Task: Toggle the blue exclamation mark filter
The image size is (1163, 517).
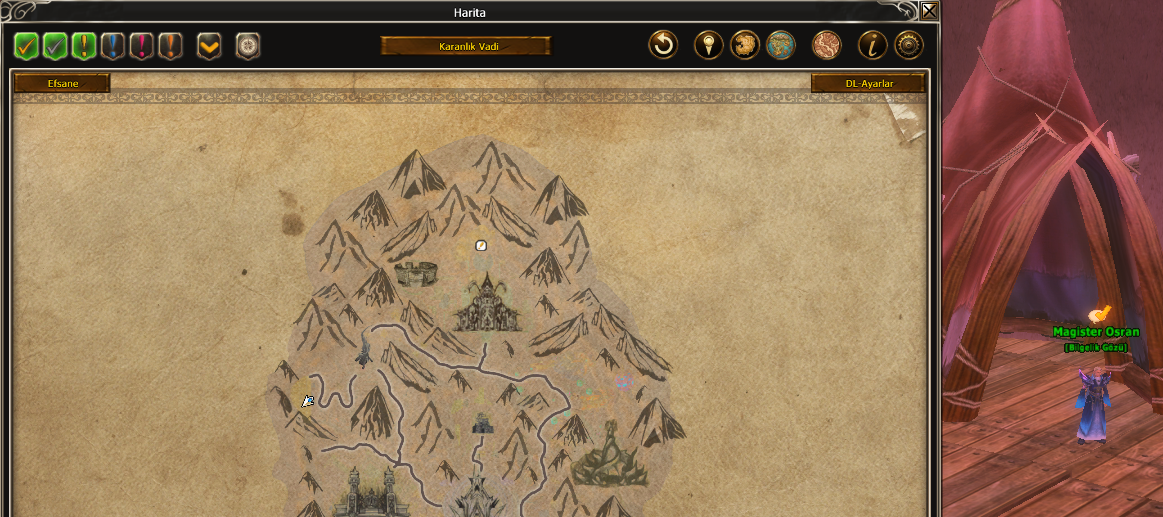Action: point(113,46)
